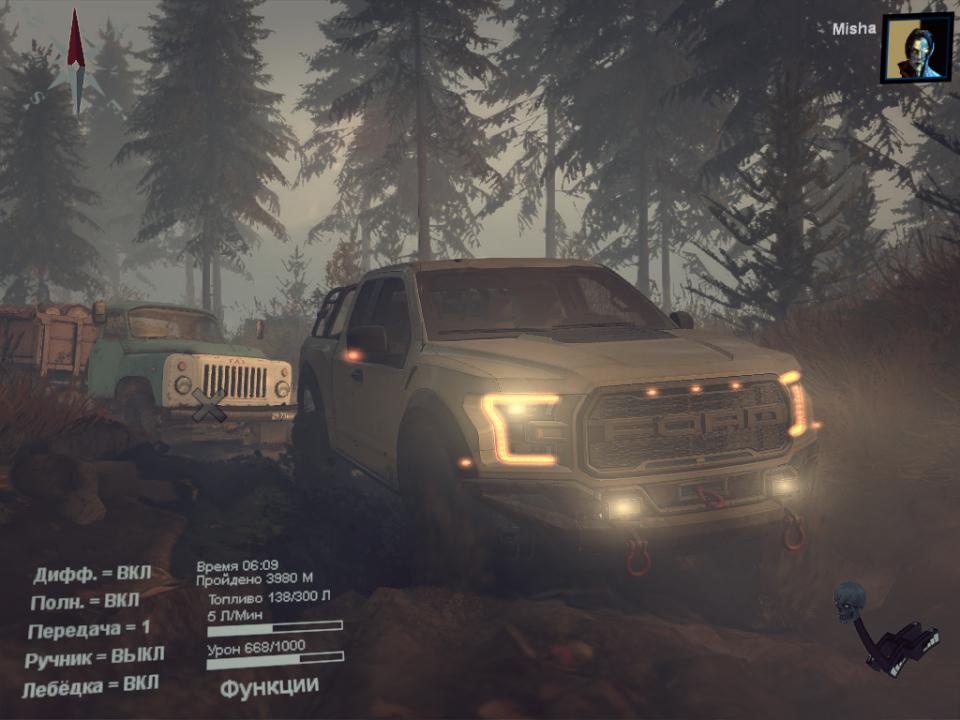
Task: Click the skull gear shifter icon
Action: pos(884,627)
